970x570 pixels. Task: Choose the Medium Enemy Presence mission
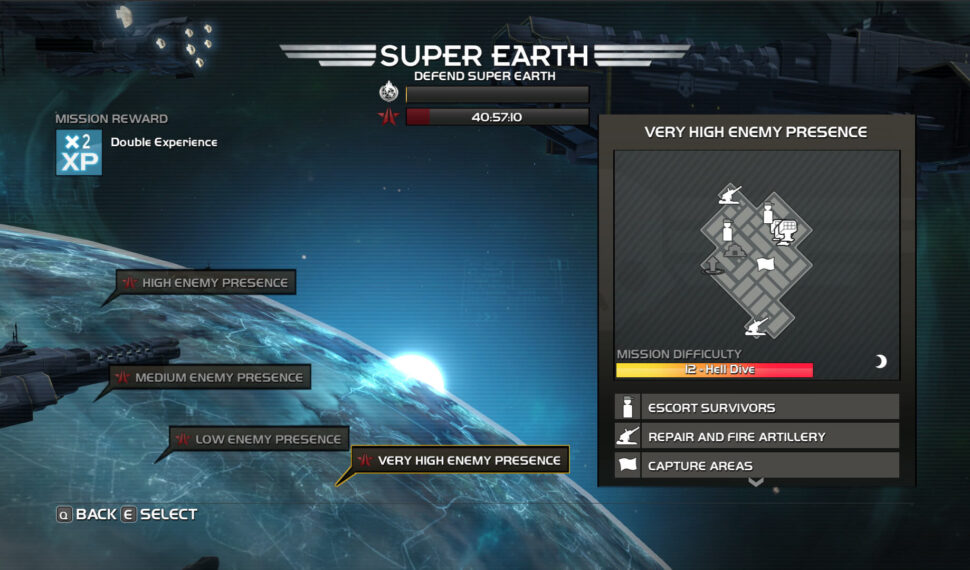pos(209,378)
